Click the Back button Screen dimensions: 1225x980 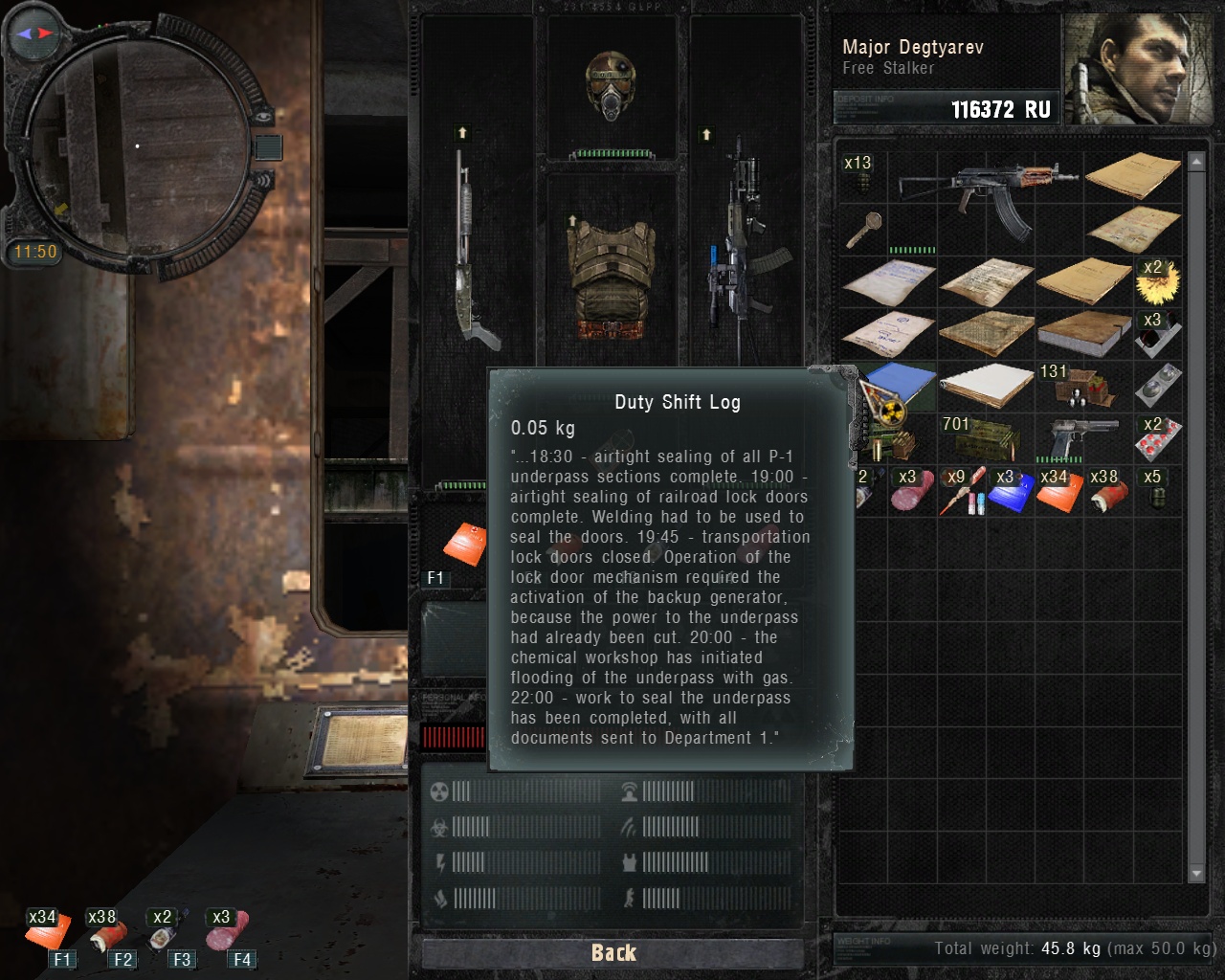[612, 952]
